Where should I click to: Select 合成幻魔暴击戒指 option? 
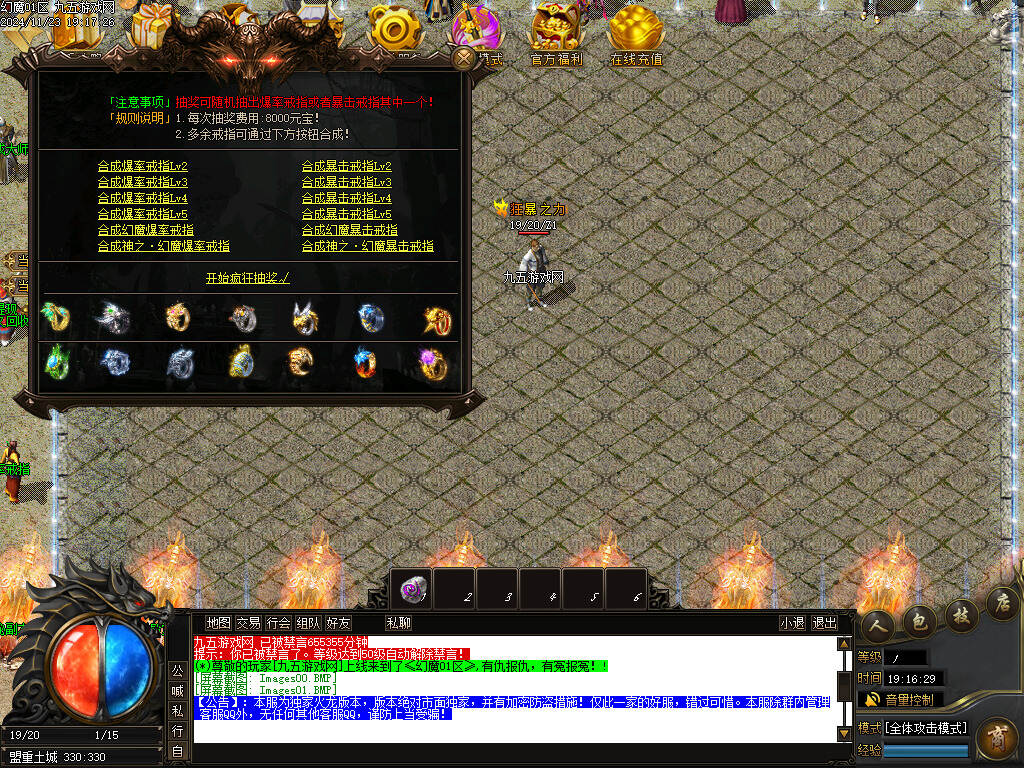click(349, 230)
